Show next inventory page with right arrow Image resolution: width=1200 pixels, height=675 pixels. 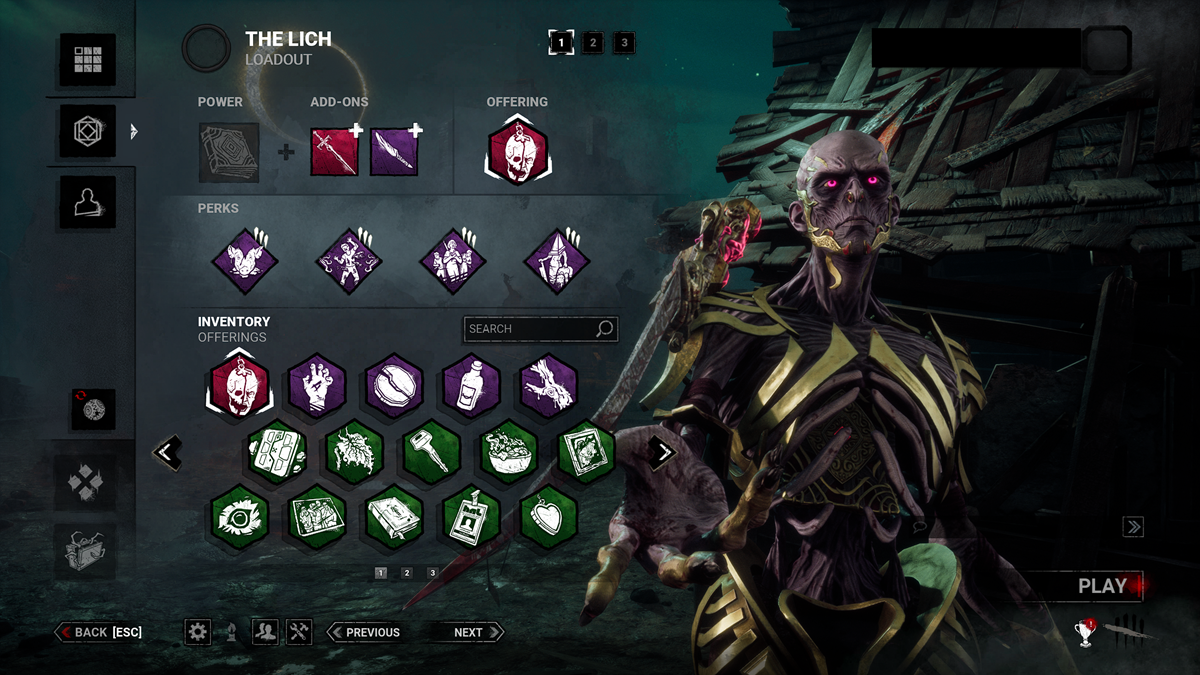click(x=662, y=453)
